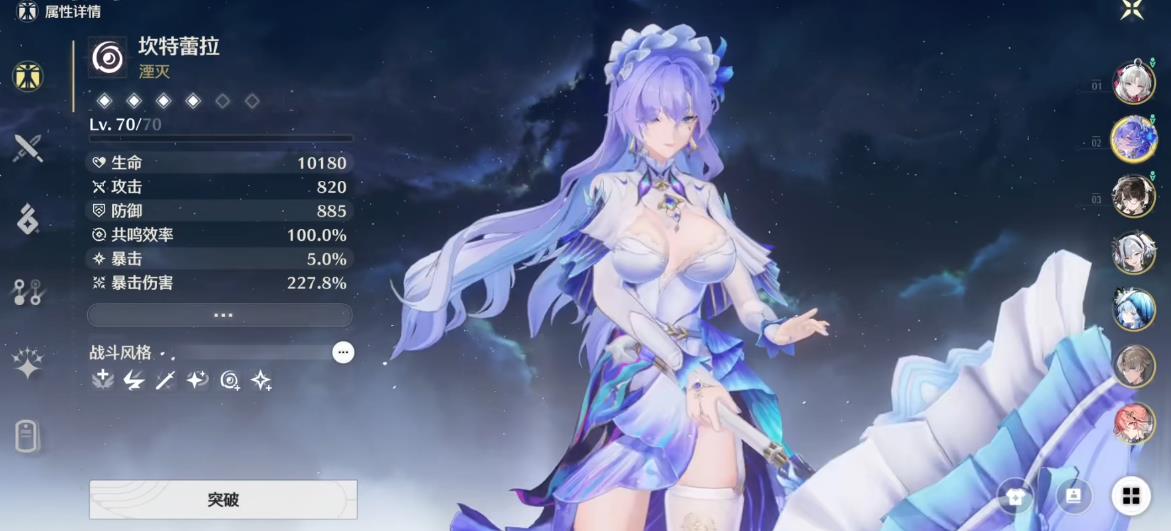Open the skill tree tab with connected nodes
The image size is (1171, 531).
27,292
